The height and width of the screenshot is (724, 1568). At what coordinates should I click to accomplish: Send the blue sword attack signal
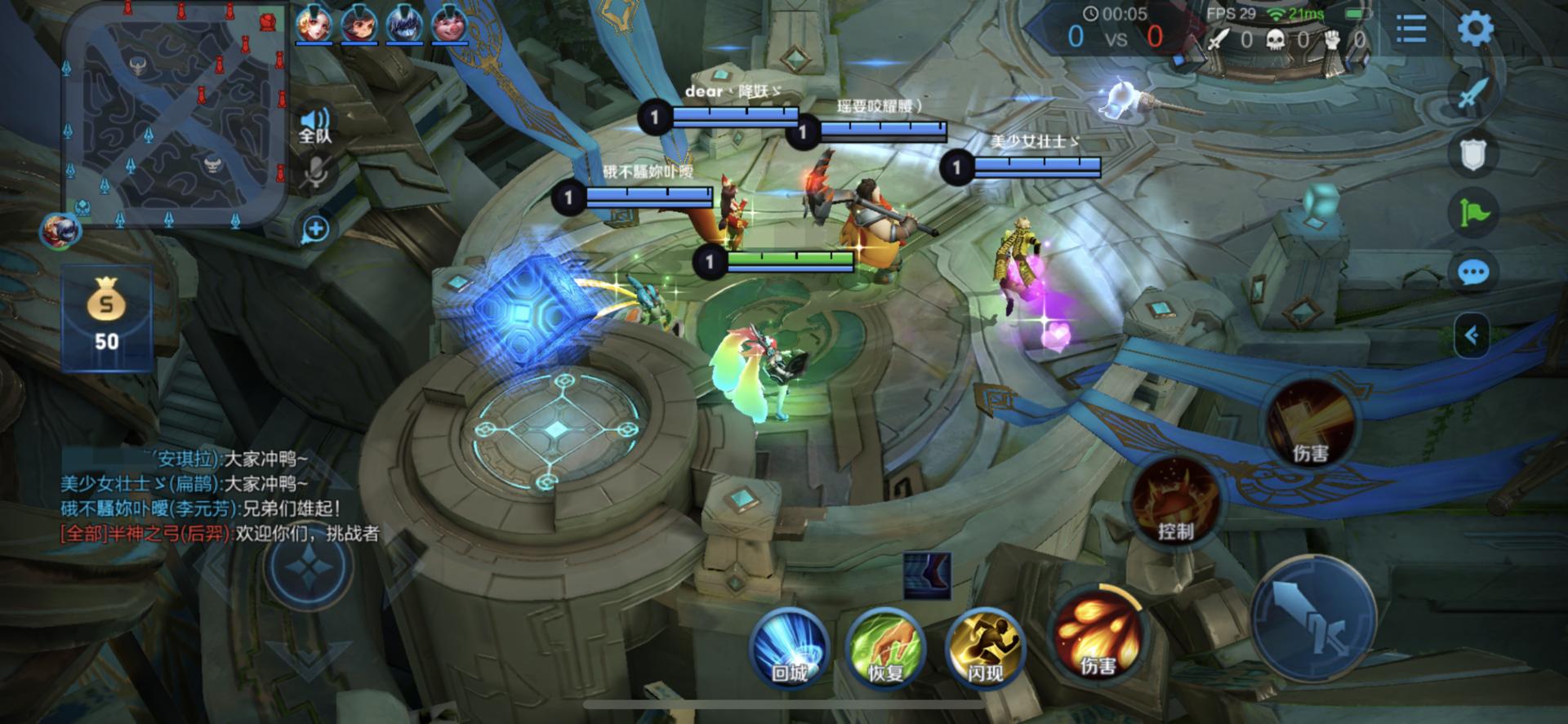click(1473, 91)
